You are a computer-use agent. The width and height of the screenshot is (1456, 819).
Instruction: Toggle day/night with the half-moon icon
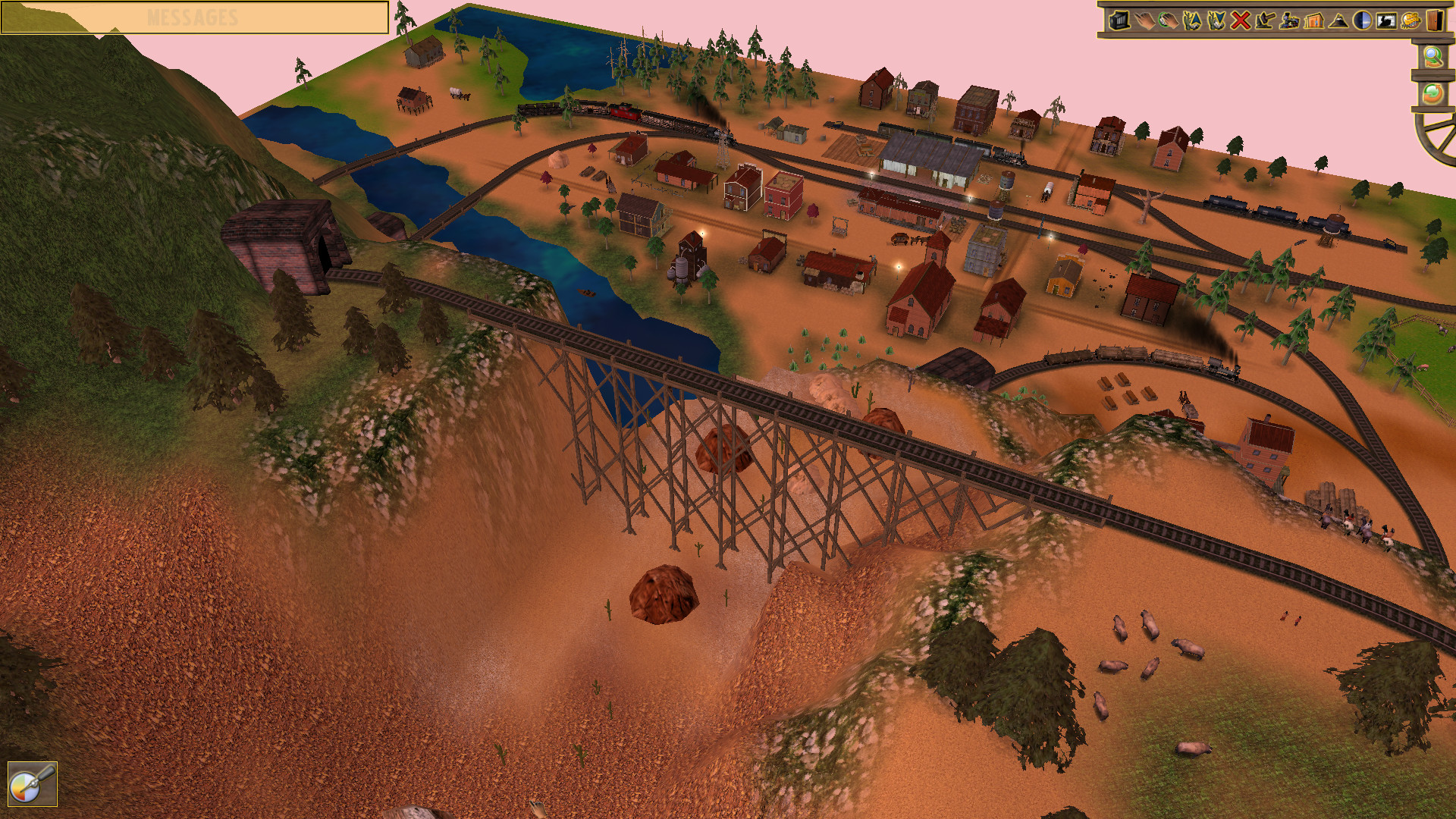[x=1361, y=21]
